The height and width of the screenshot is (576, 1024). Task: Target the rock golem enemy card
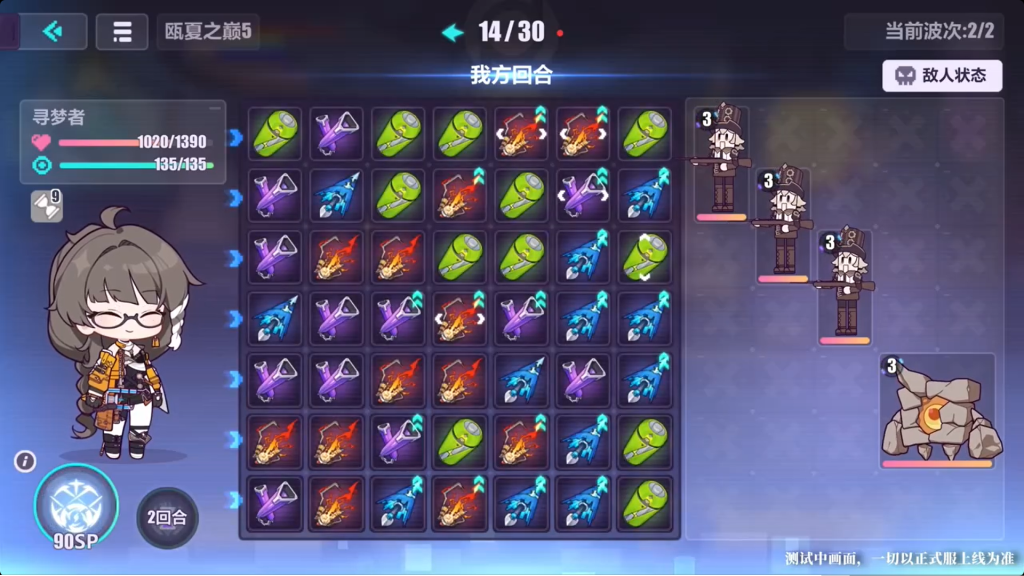937,410
